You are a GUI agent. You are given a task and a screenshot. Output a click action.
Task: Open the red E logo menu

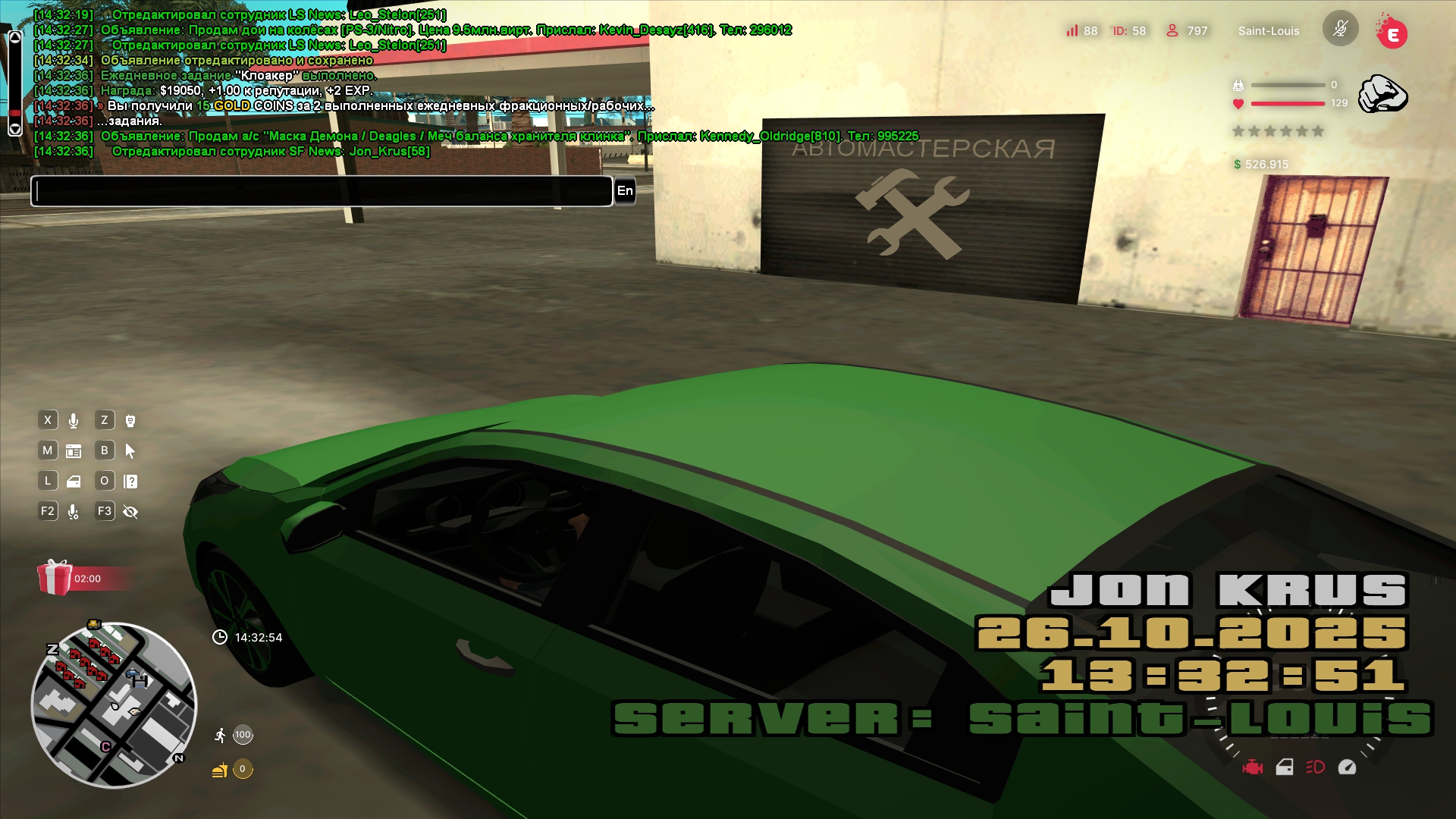click(x=1392, y=33)
